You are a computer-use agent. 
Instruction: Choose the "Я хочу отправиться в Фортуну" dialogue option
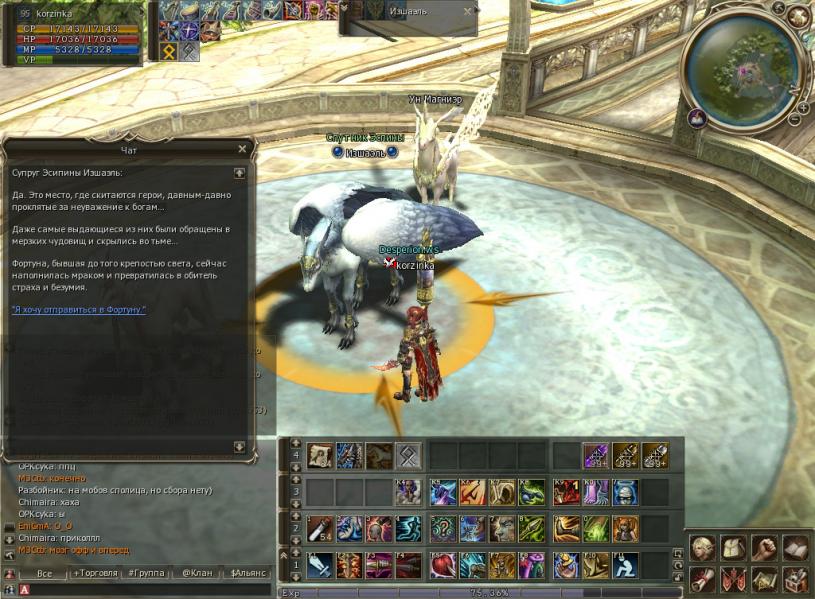[x=79, y=310]
